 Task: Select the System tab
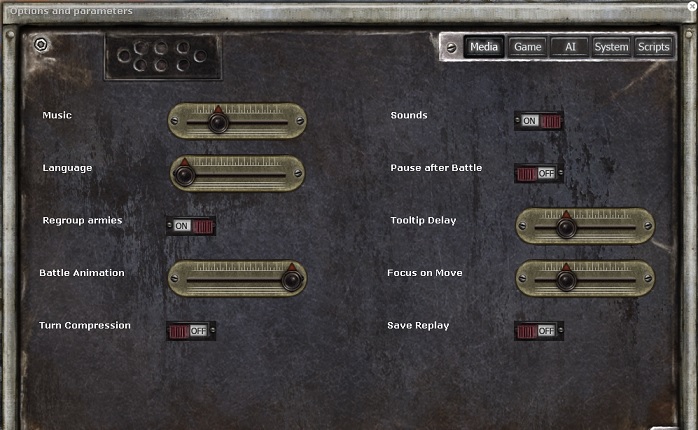(x=611, y=47)
